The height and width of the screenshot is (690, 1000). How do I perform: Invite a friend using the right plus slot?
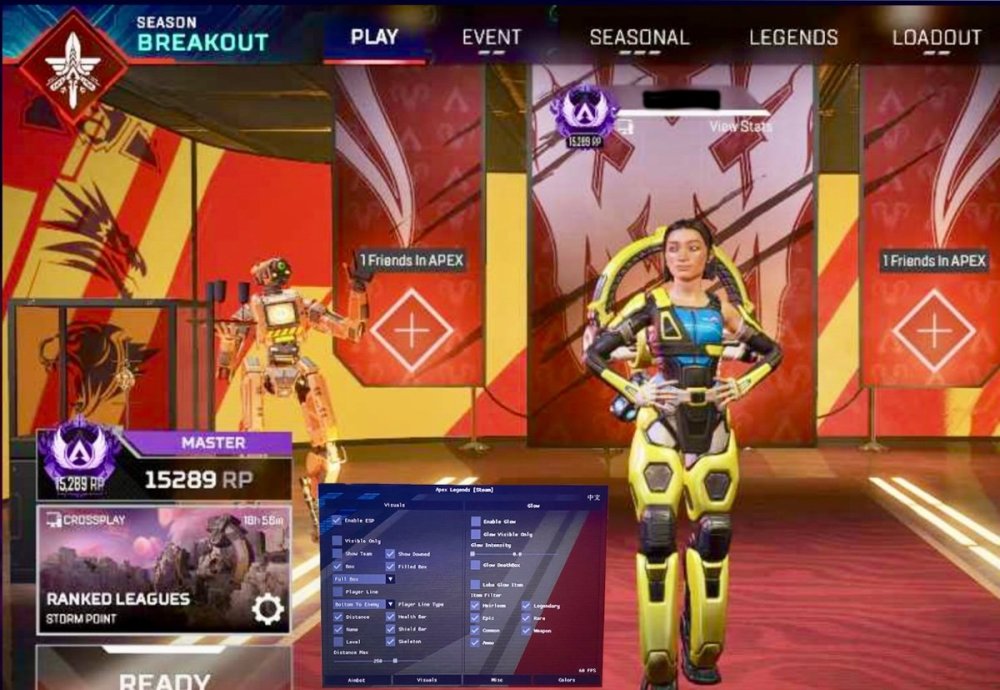point(933,331)
